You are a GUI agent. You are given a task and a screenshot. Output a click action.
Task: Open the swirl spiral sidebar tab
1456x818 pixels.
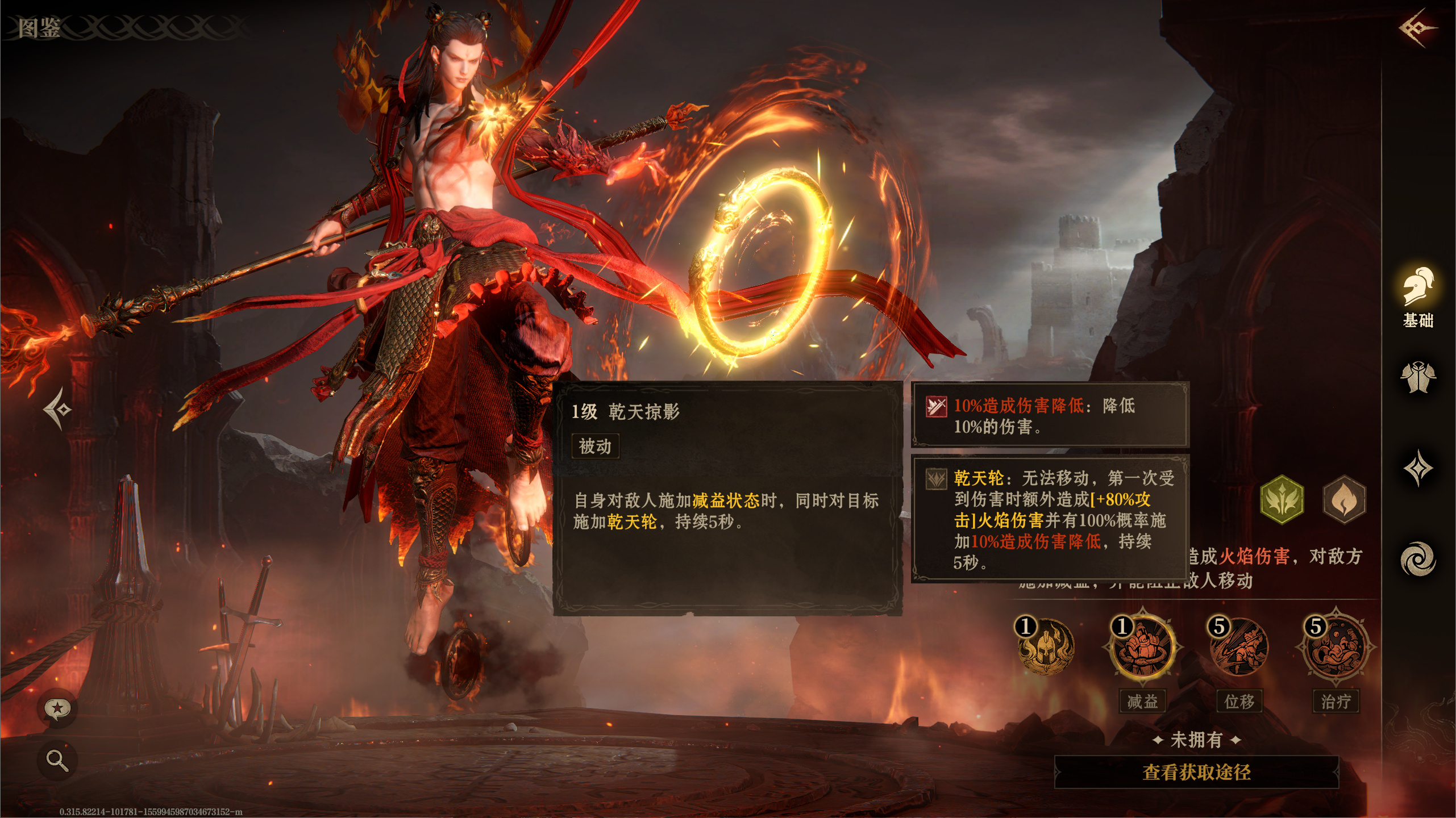click(1417, 559)
